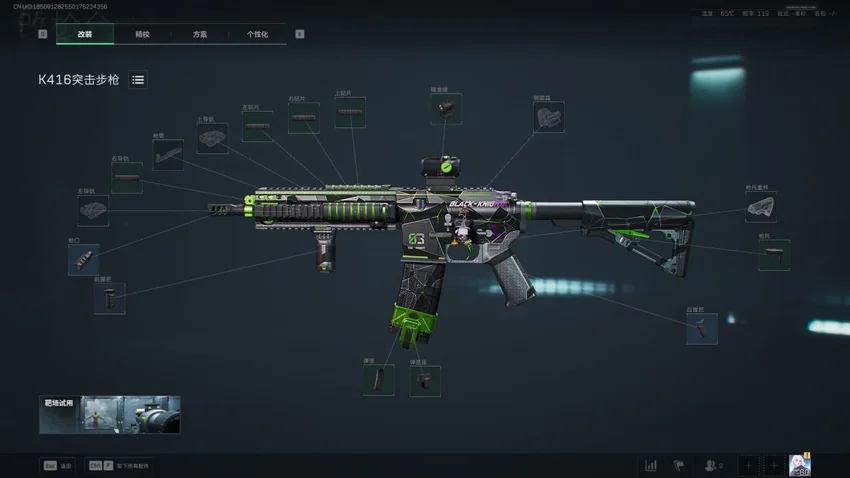
Task: Open the 枪管 barrel attachment slot
Action: click(x=167, y=155)
